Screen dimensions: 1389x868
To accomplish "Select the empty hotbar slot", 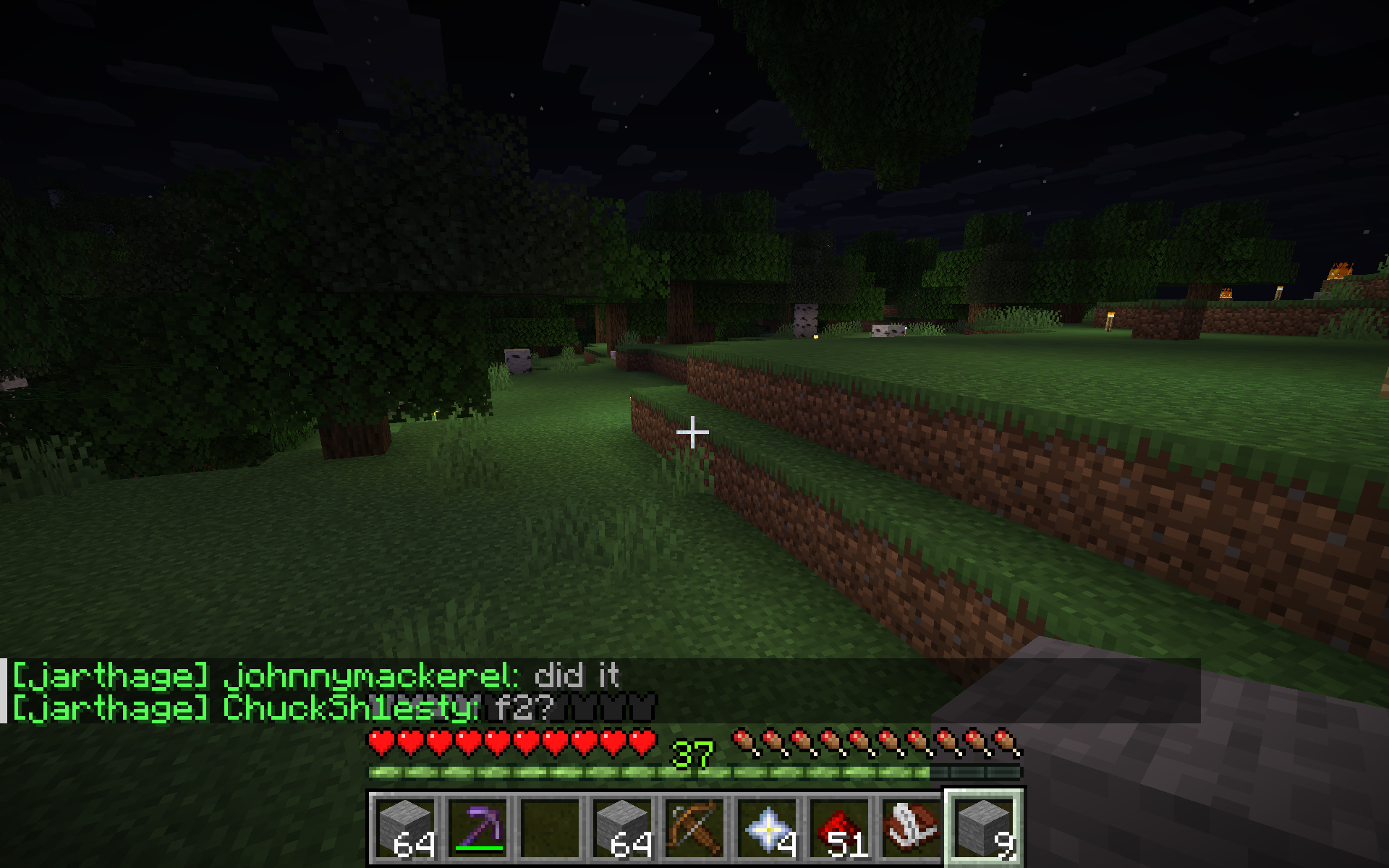I will click(550, 827).
